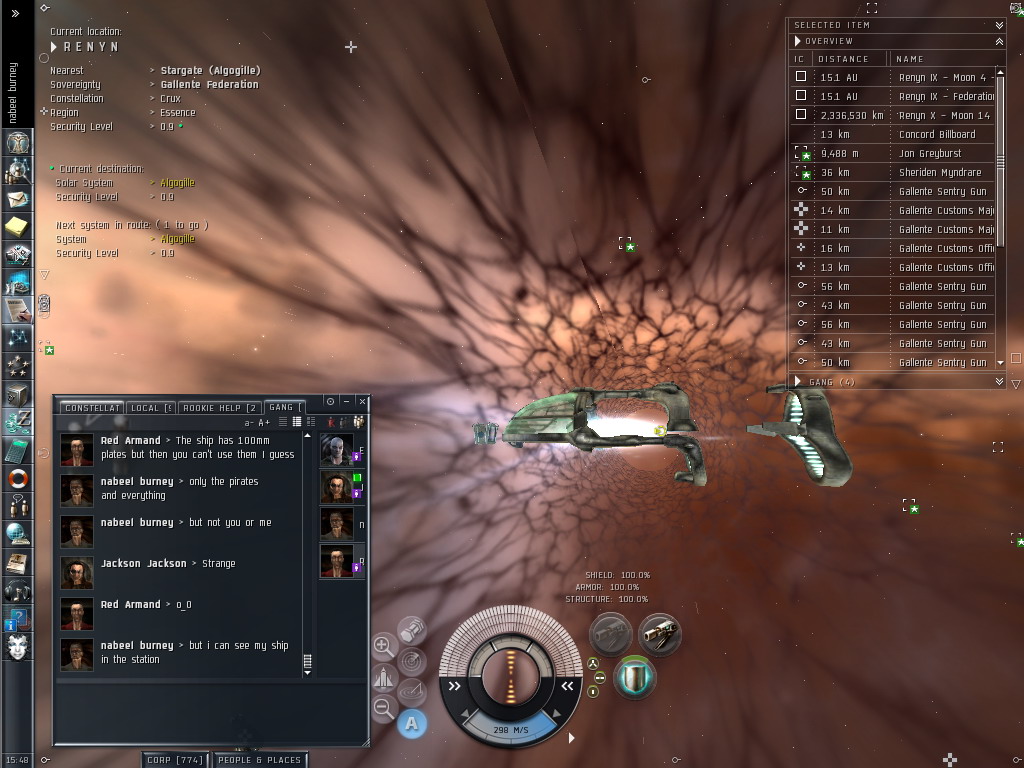Switch to the Local chat tab

coord(151,408)
